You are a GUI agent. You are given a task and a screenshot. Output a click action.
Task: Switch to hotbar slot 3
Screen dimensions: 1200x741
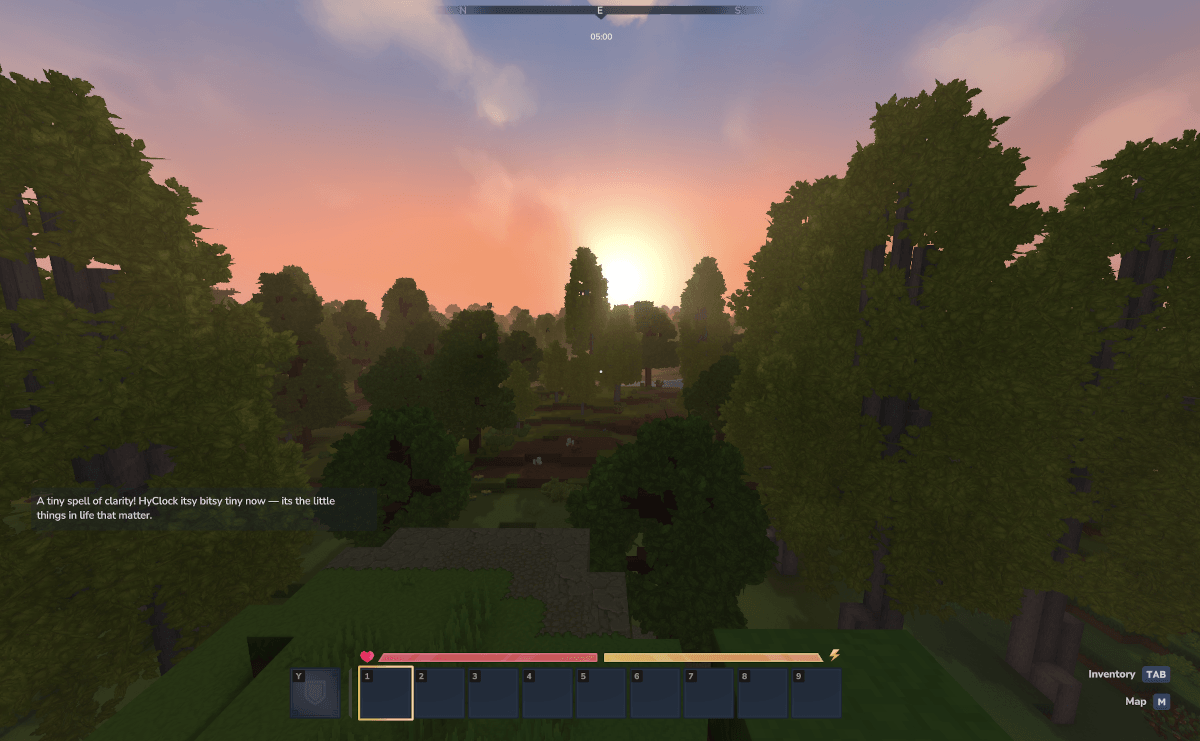[x=494, y=693]
